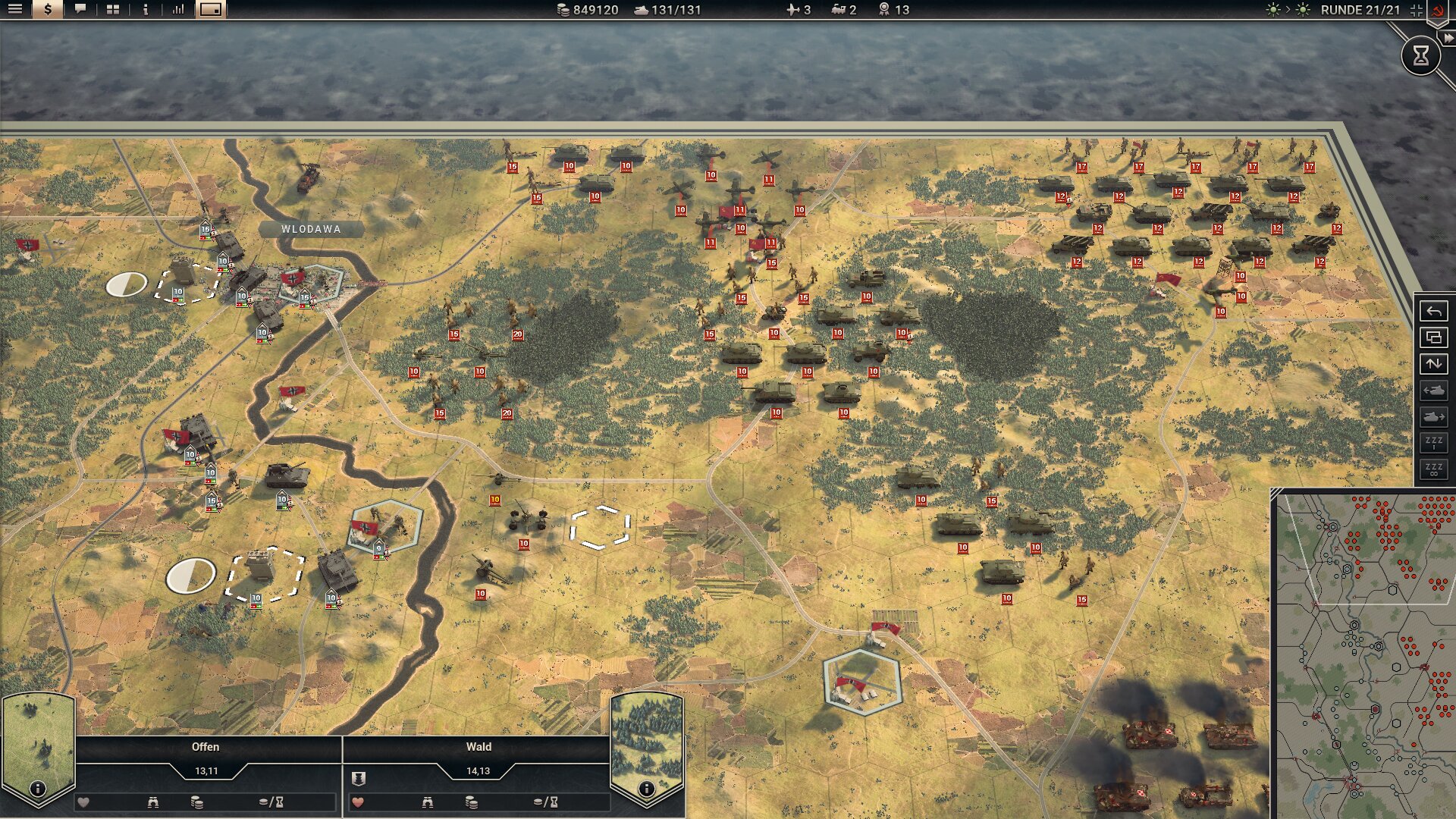Undo the last move with the curved arrow
The height and width of the screenshot is (819, 1456).
(x=1433, y=311)
